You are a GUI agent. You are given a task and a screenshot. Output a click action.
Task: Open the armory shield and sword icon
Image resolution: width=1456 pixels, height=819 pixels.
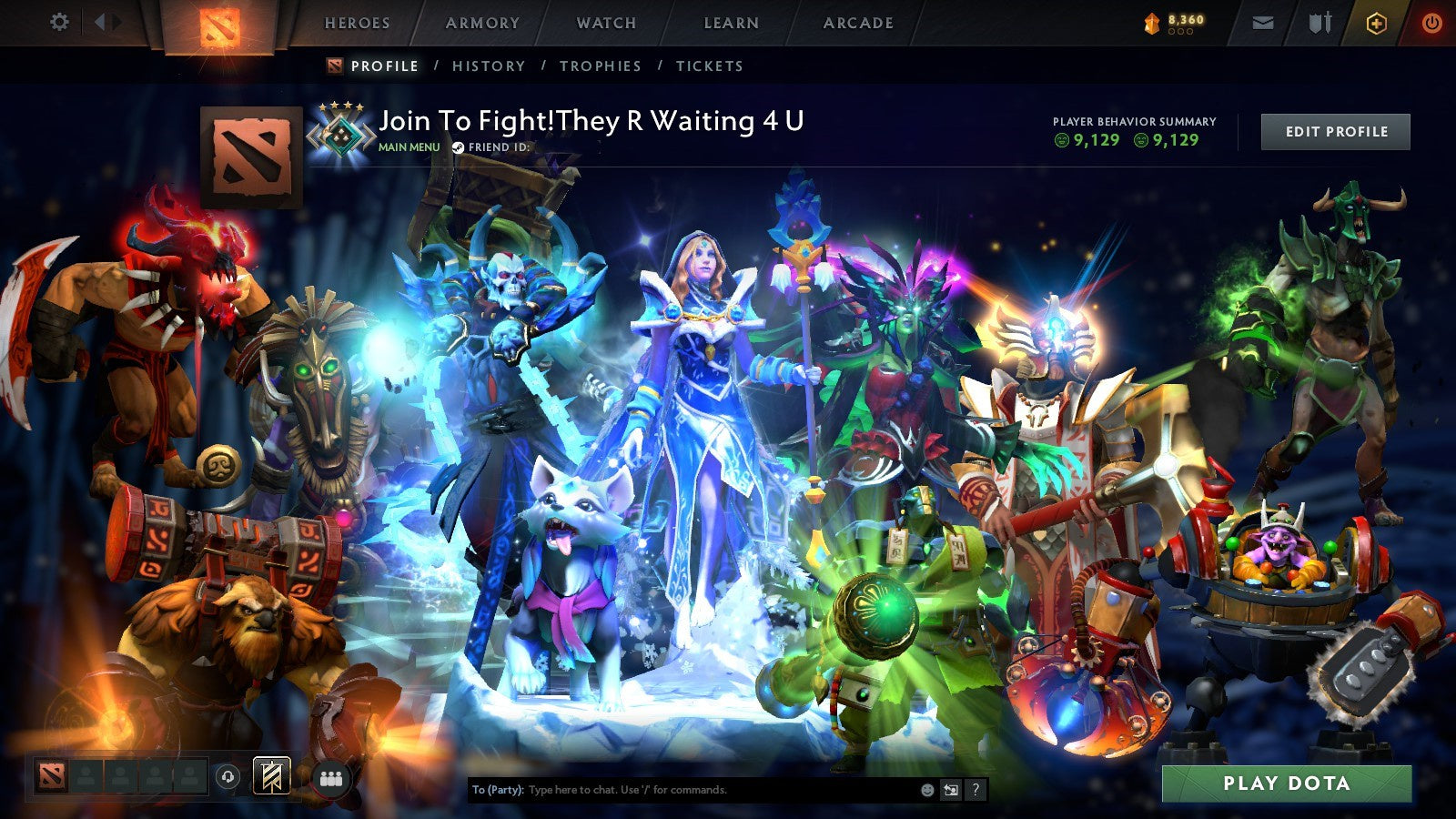(x=1319, y=22)
